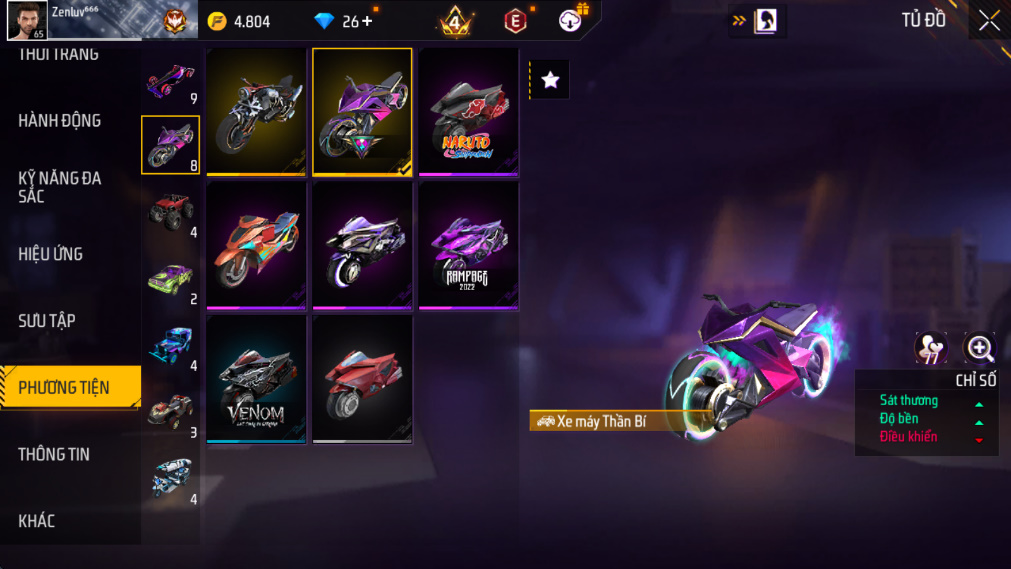Choose the plain red motorbike skin
Viewport: 1011px width, 569px height.
(362, 380)
